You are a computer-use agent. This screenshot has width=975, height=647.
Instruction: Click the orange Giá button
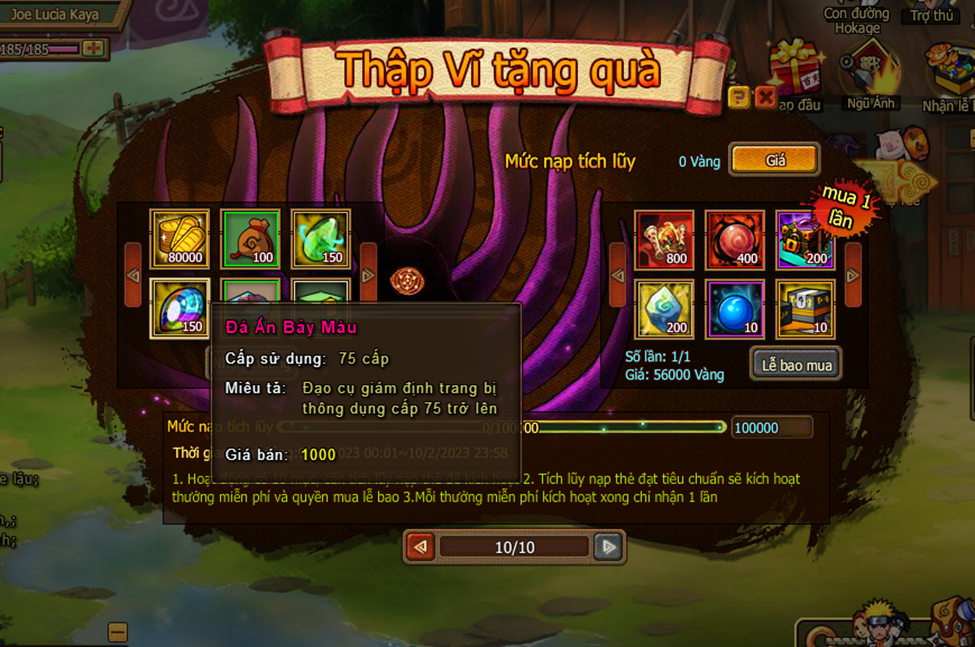(x=775, y=160)
